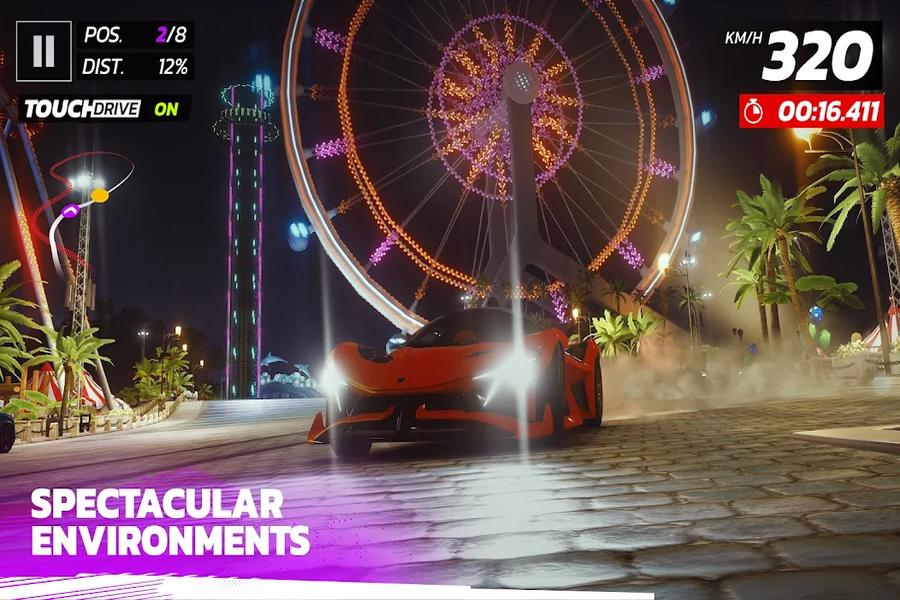Pause the race
This screenshot has width=900, height=600.
coord(43,51)
